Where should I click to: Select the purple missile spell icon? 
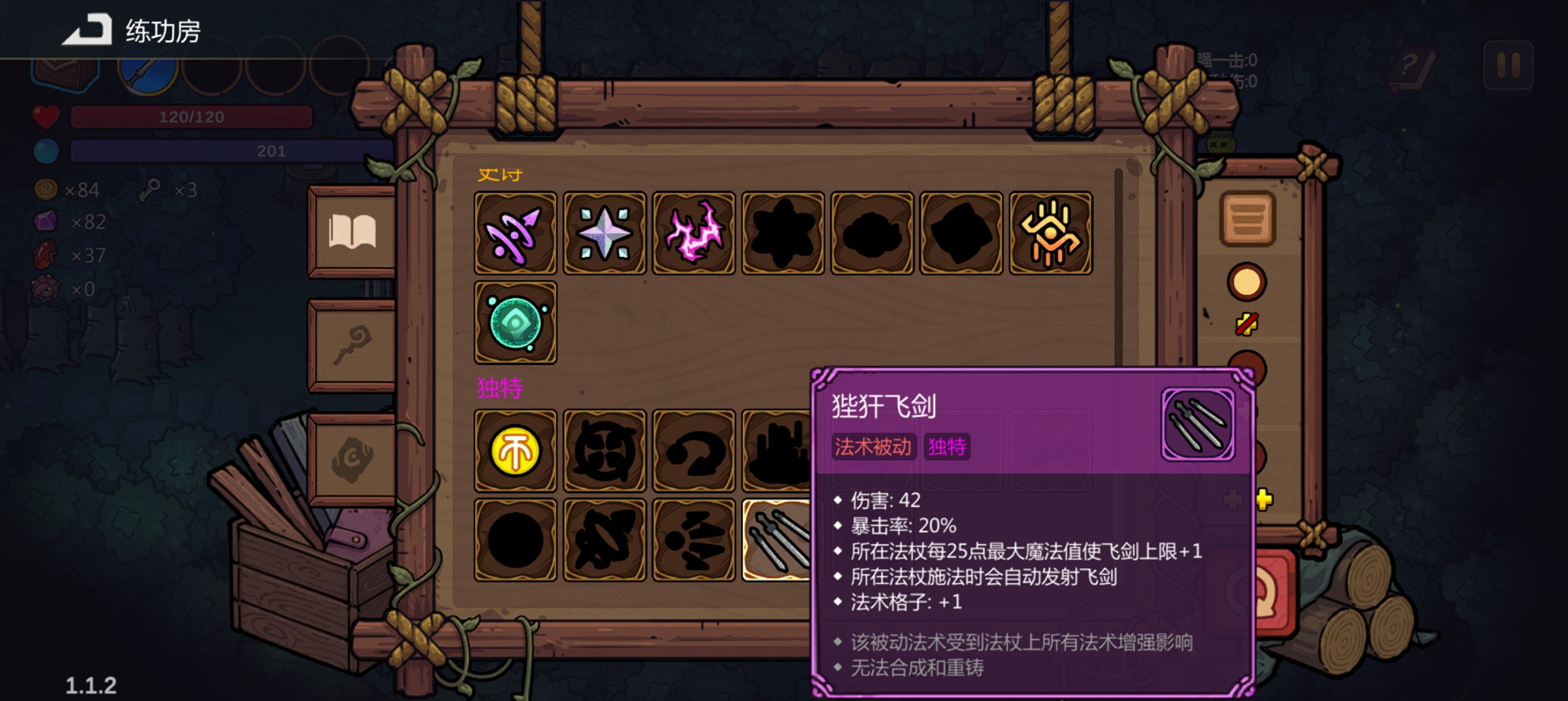coord(514,233)
